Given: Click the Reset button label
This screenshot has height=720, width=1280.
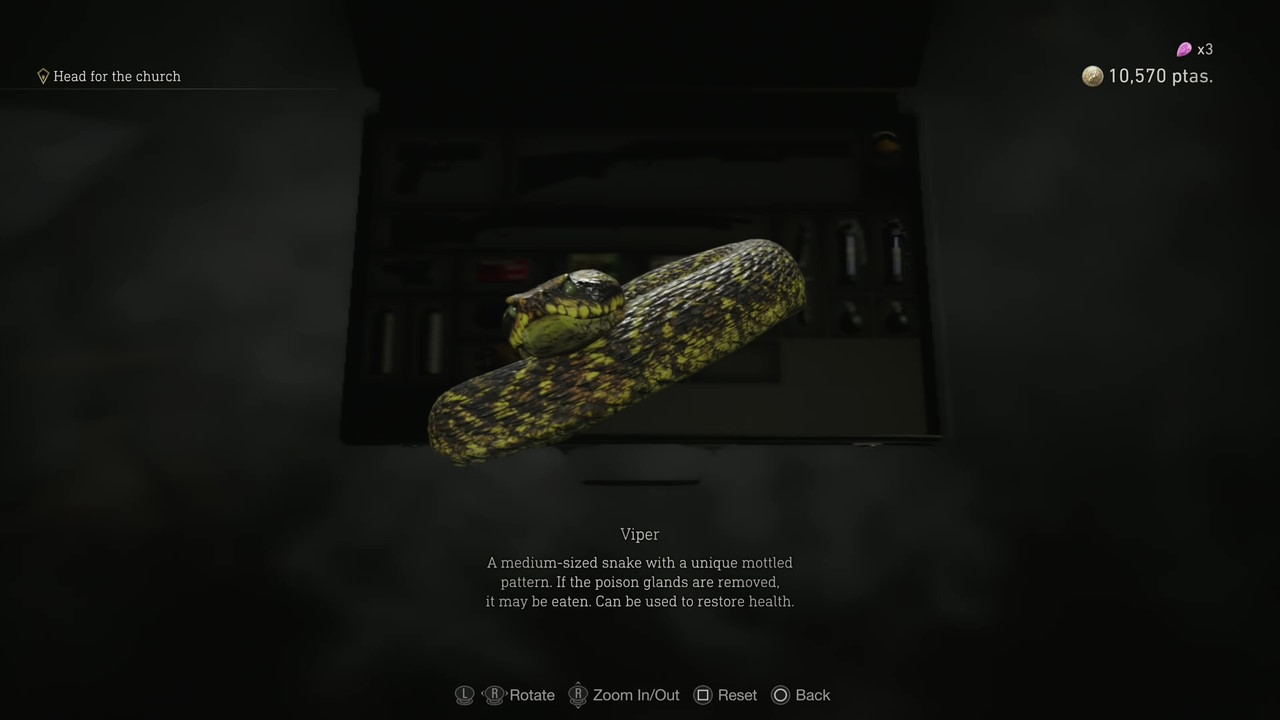Looking at the screenshot, I should pos(737,695).
